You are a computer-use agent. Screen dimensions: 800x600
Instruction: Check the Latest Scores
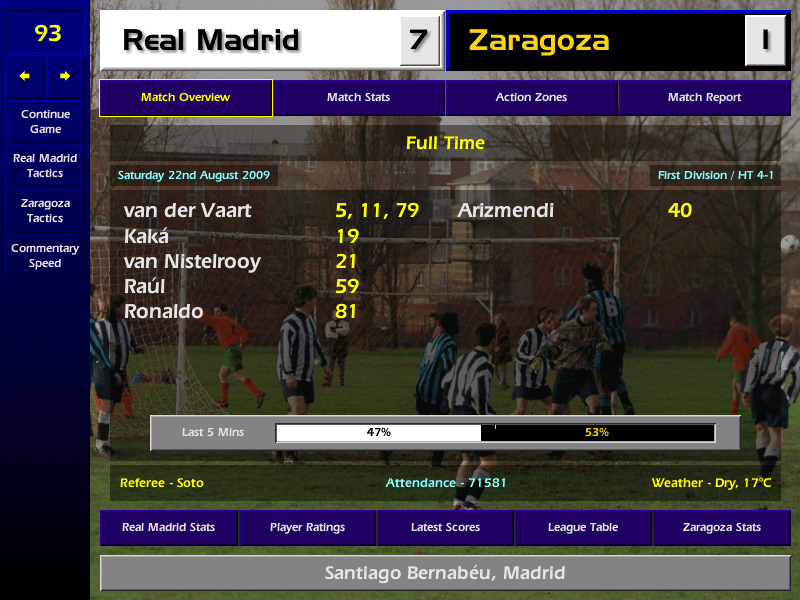pos(445,527)
